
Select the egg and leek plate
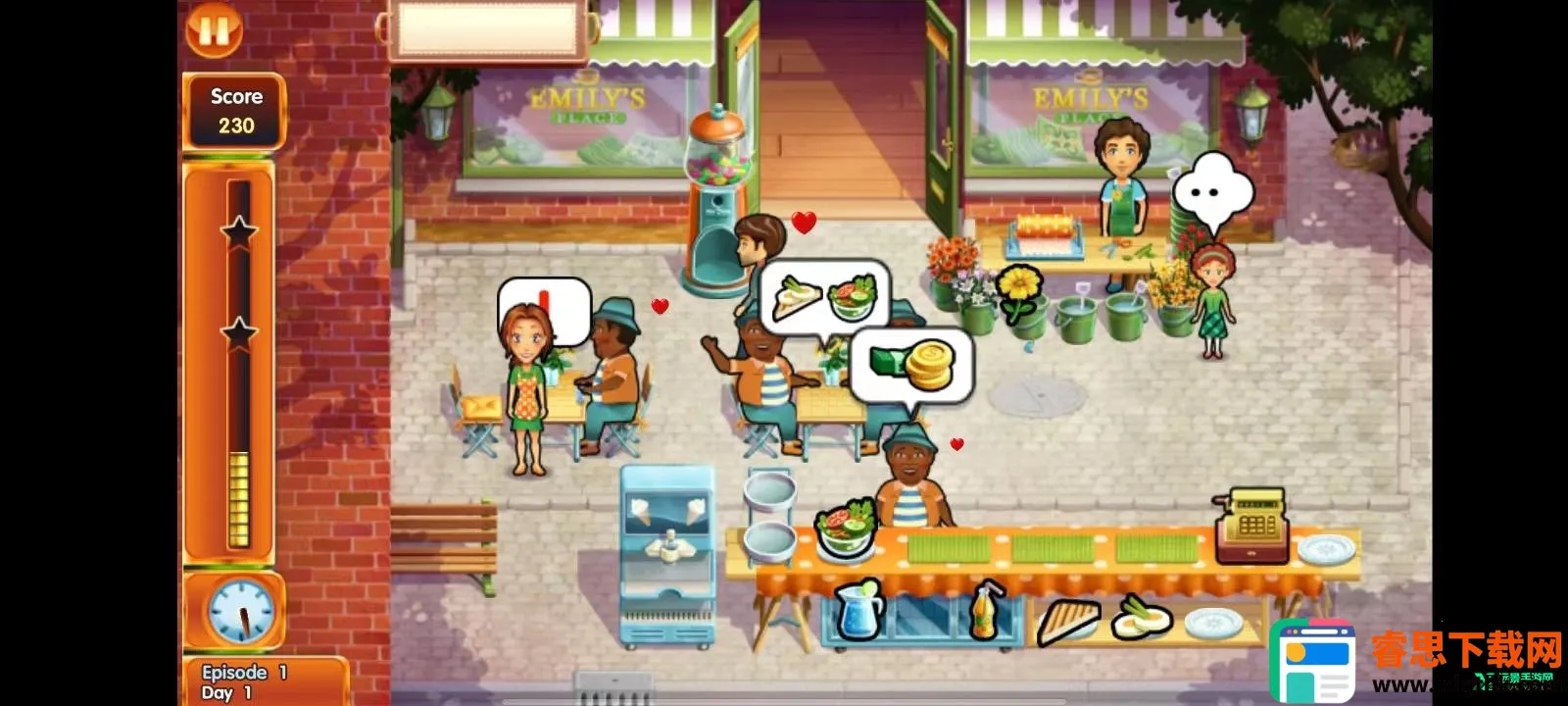(1141, 618)
